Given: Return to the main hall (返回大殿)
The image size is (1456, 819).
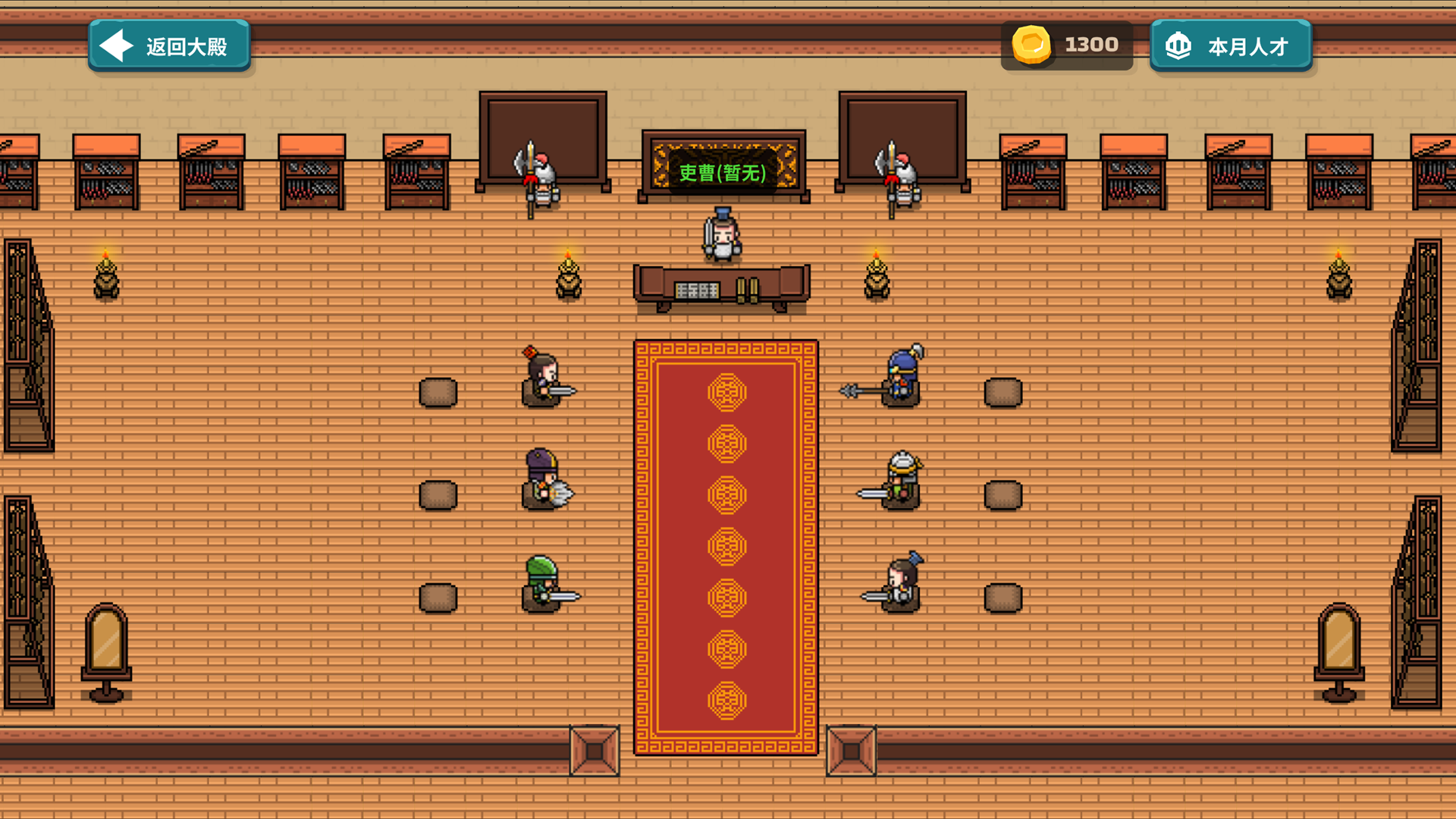Looking at the screenshot, I should (169, 46).
